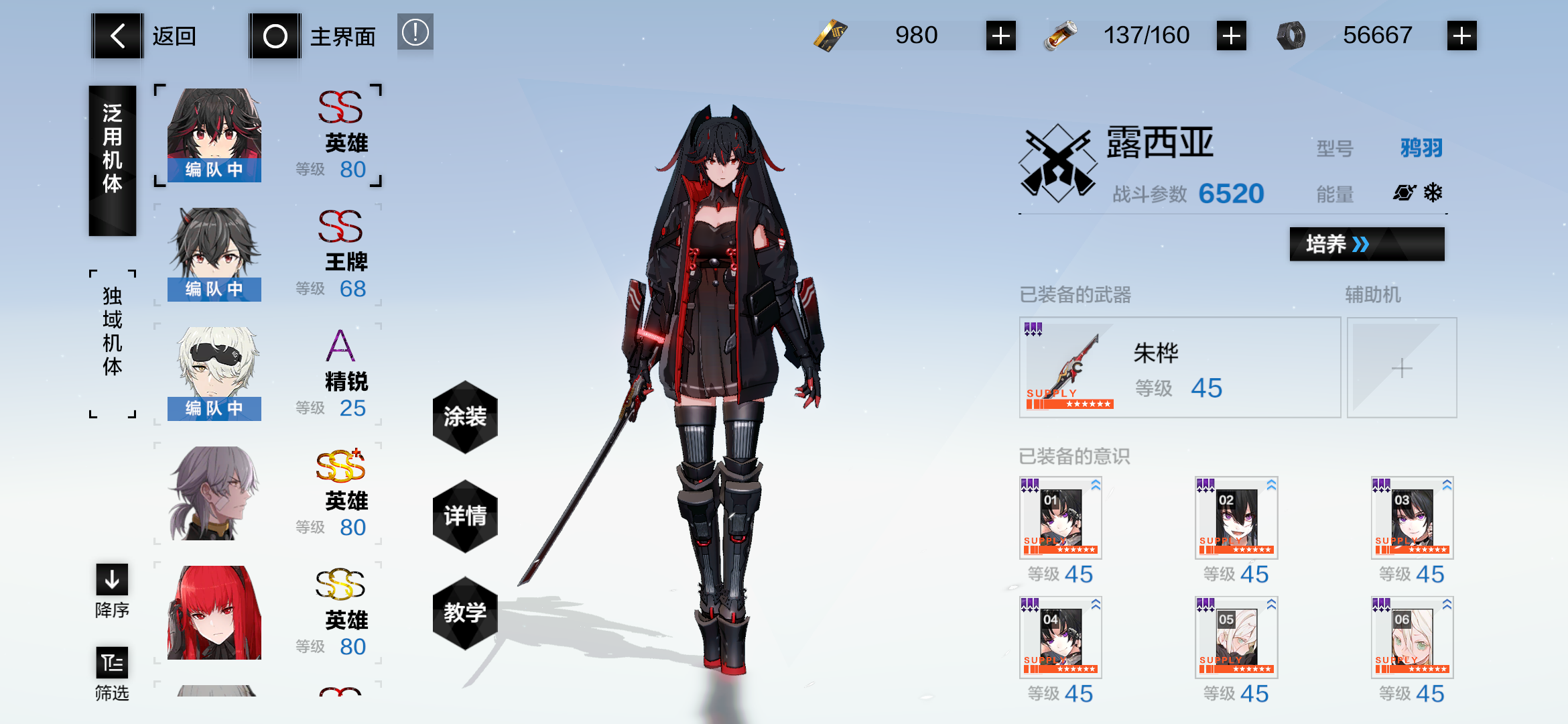Click the descending sort (降序) icon
The width and height of the screenshot is (1568, 724).
click(111, 580)
